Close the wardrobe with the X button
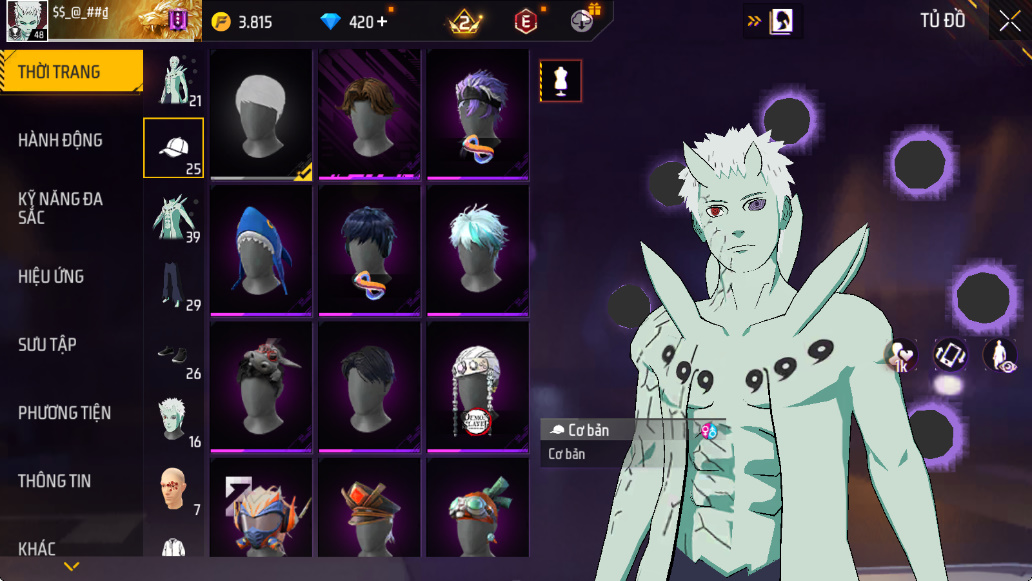This screenshot has width=1032, height=581. click(x=1009, y=20)
